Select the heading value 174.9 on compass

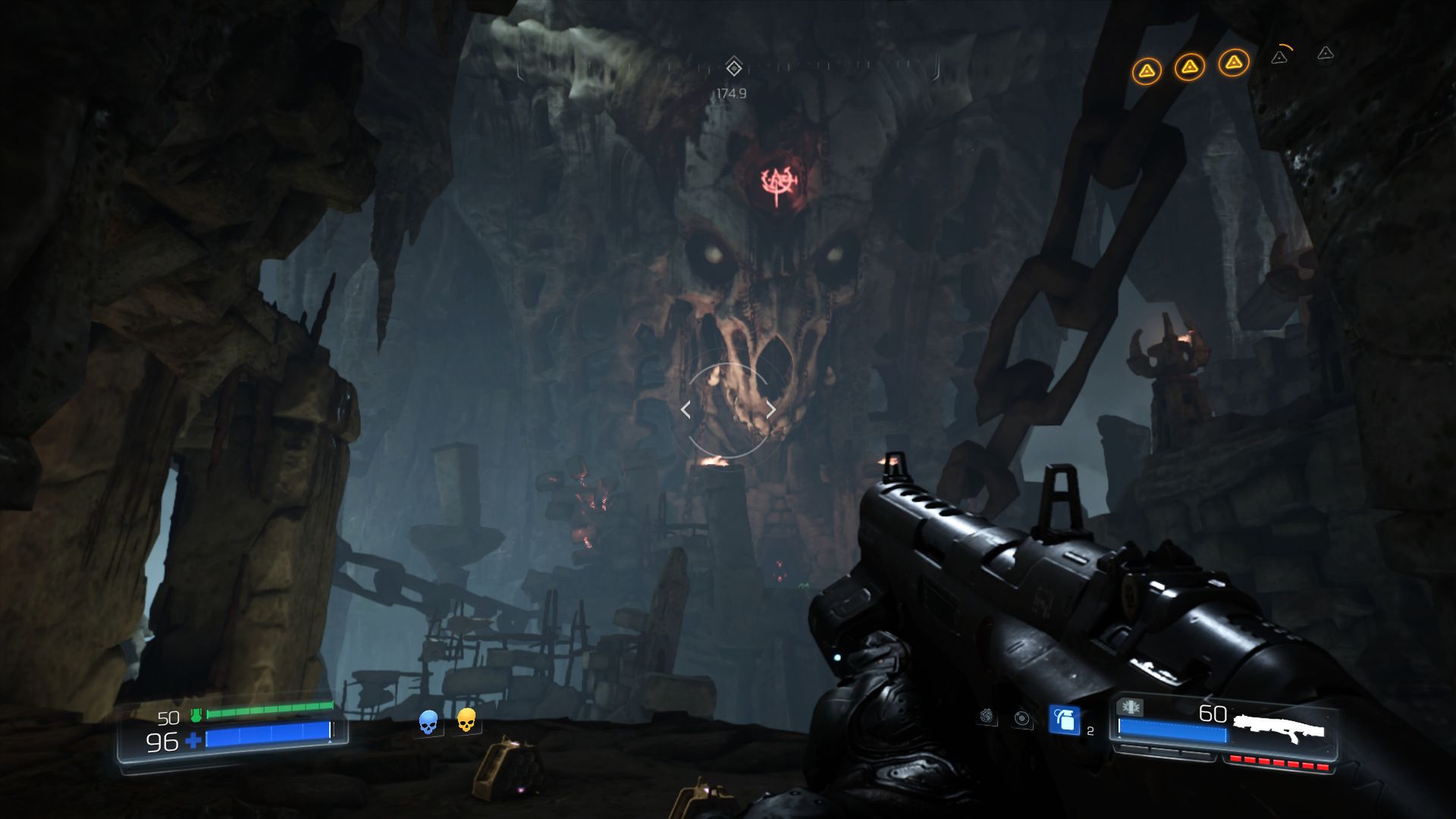pos(730,93)
